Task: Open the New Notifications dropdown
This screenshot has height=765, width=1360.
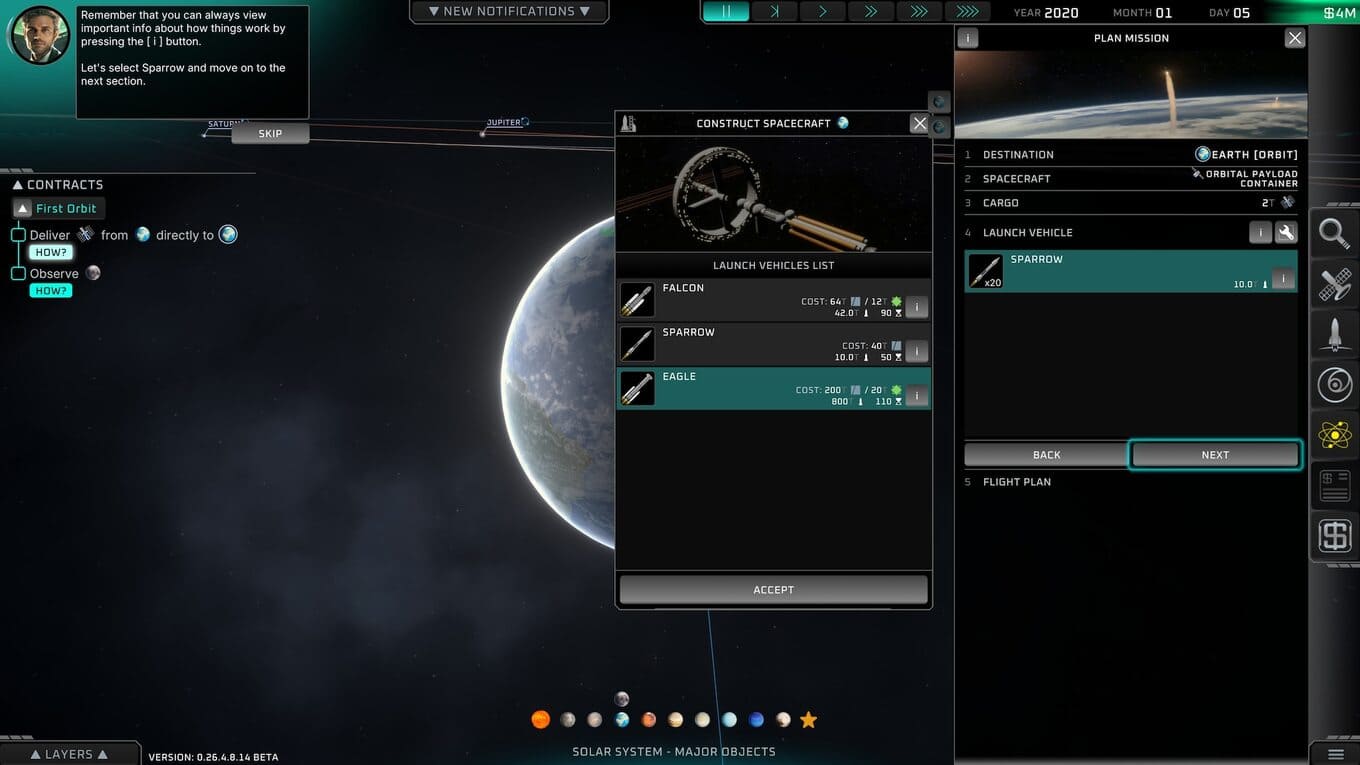Action: pos(508,12)
